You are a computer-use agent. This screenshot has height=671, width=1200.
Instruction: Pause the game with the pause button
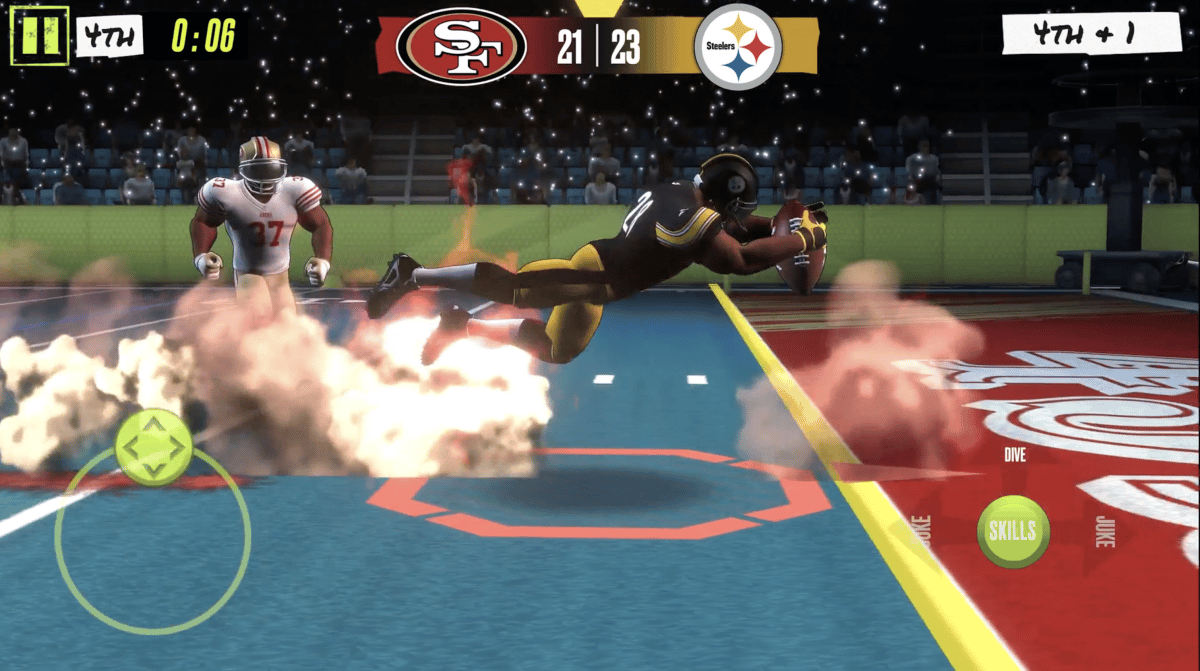tap(39, 35)
